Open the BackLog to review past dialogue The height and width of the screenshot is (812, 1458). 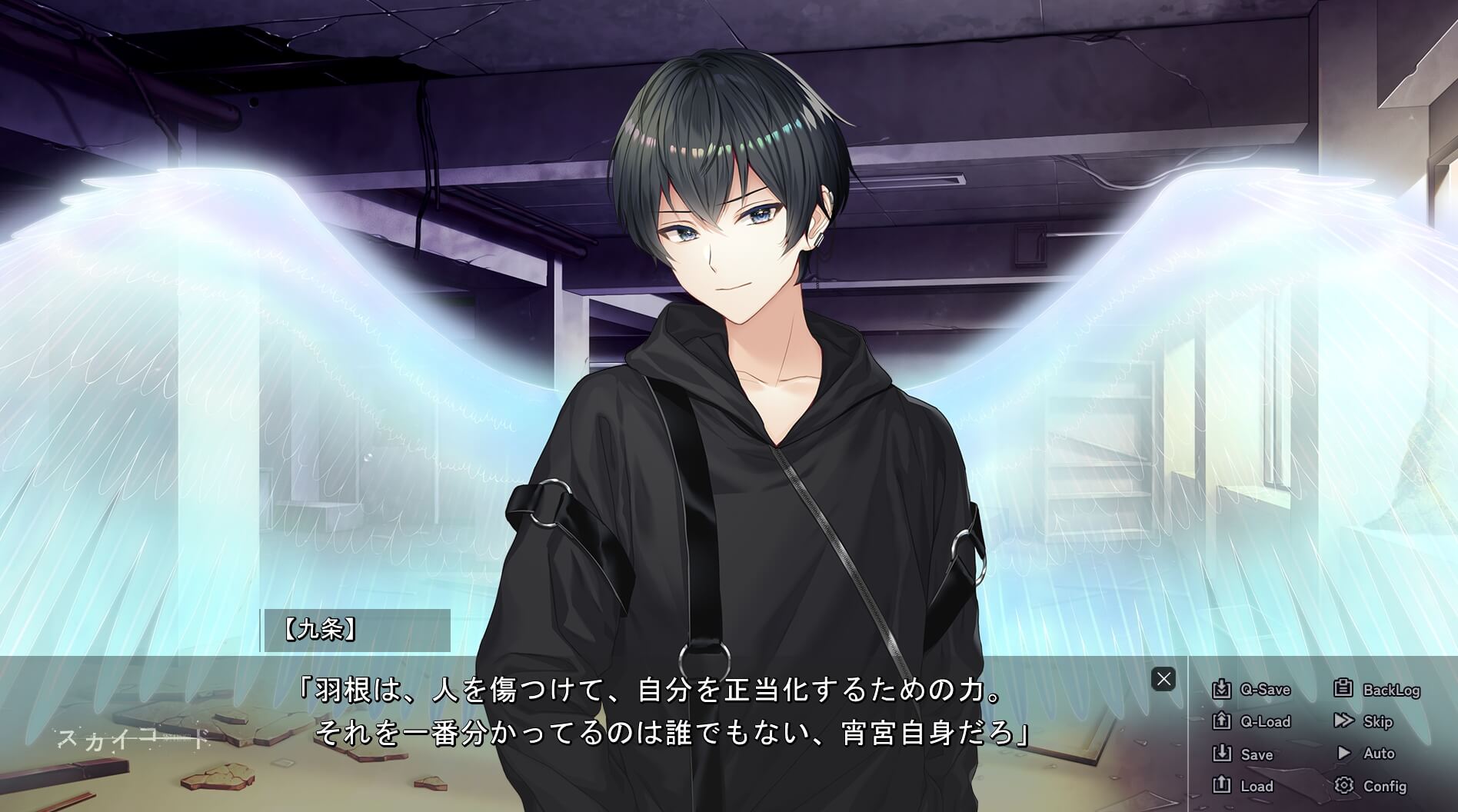pos(1392,690)
